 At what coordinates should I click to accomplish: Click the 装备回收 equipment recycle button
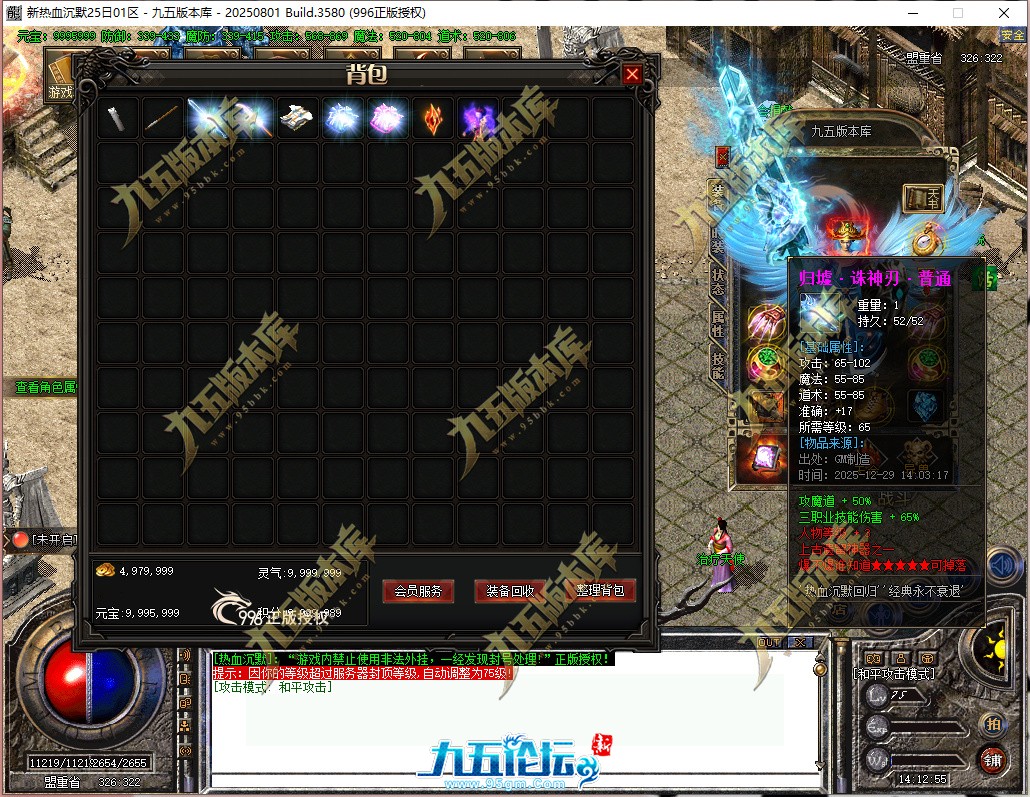point(509,591)
